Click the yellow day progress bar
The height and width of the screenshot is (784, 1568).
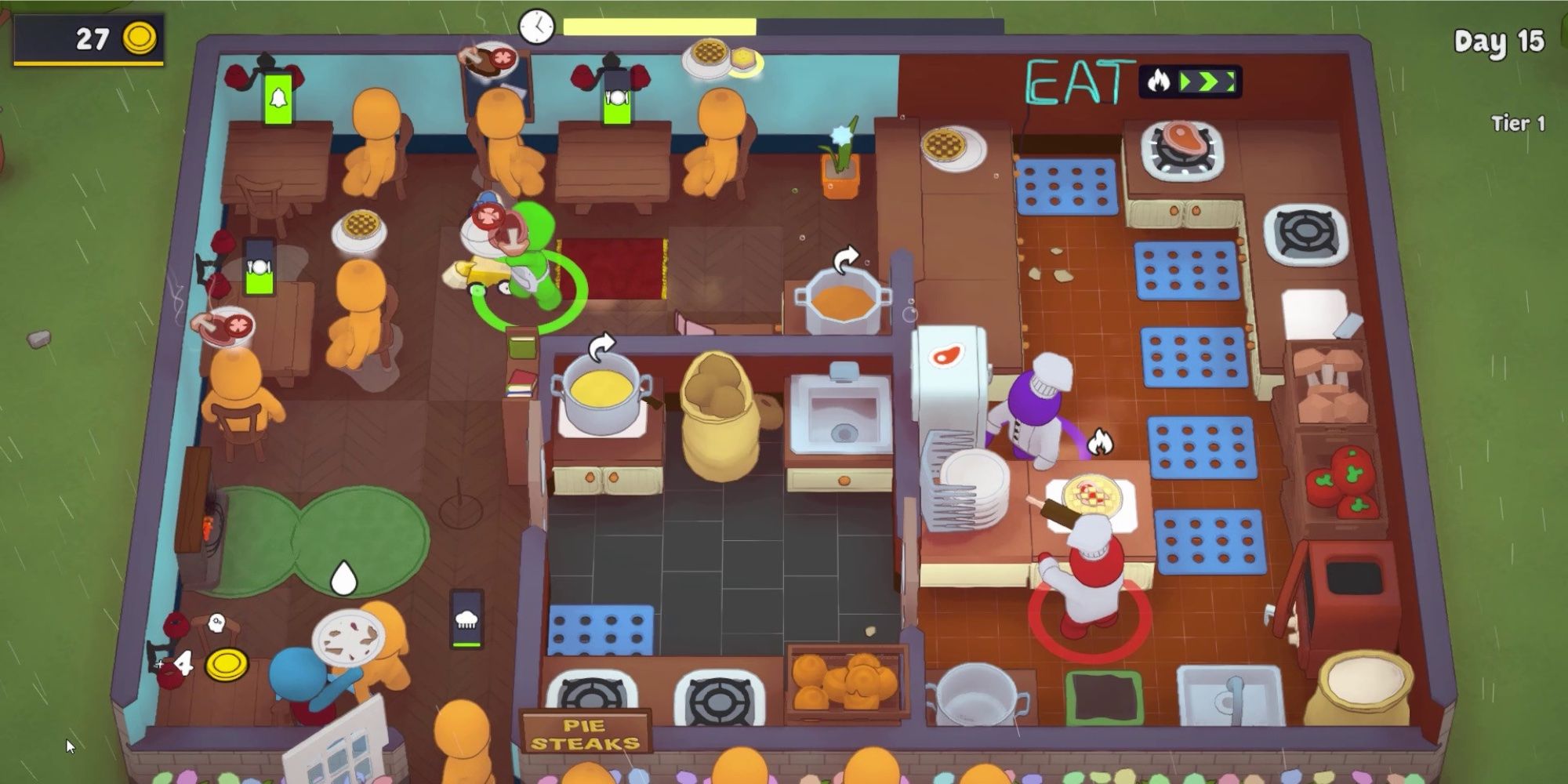(659, 26)
